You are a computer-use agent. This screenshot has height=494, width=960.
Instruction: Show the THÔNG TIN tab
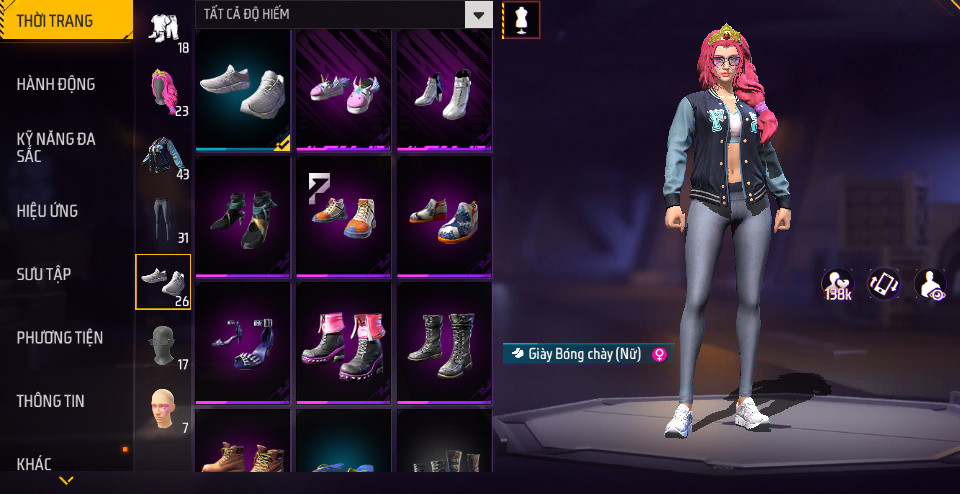[50, 401]
